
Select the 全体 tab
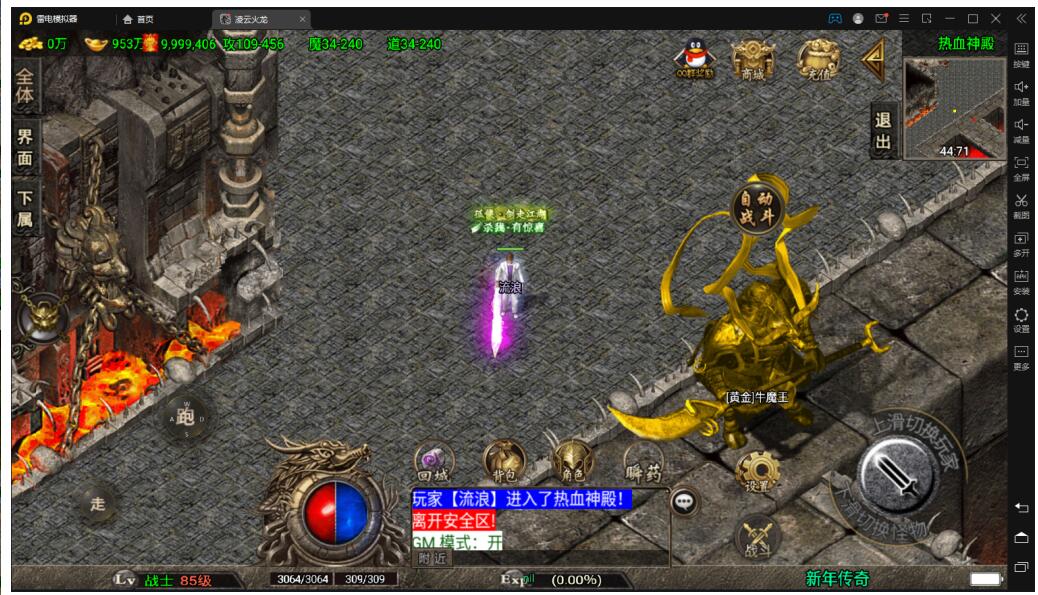[x=25, y=86]
